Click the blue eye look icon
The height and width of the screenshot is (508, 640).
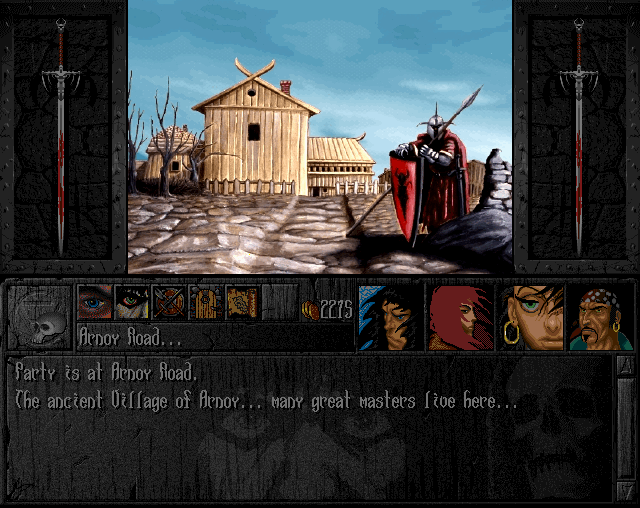pyautogui.click(x=95, y=302)
